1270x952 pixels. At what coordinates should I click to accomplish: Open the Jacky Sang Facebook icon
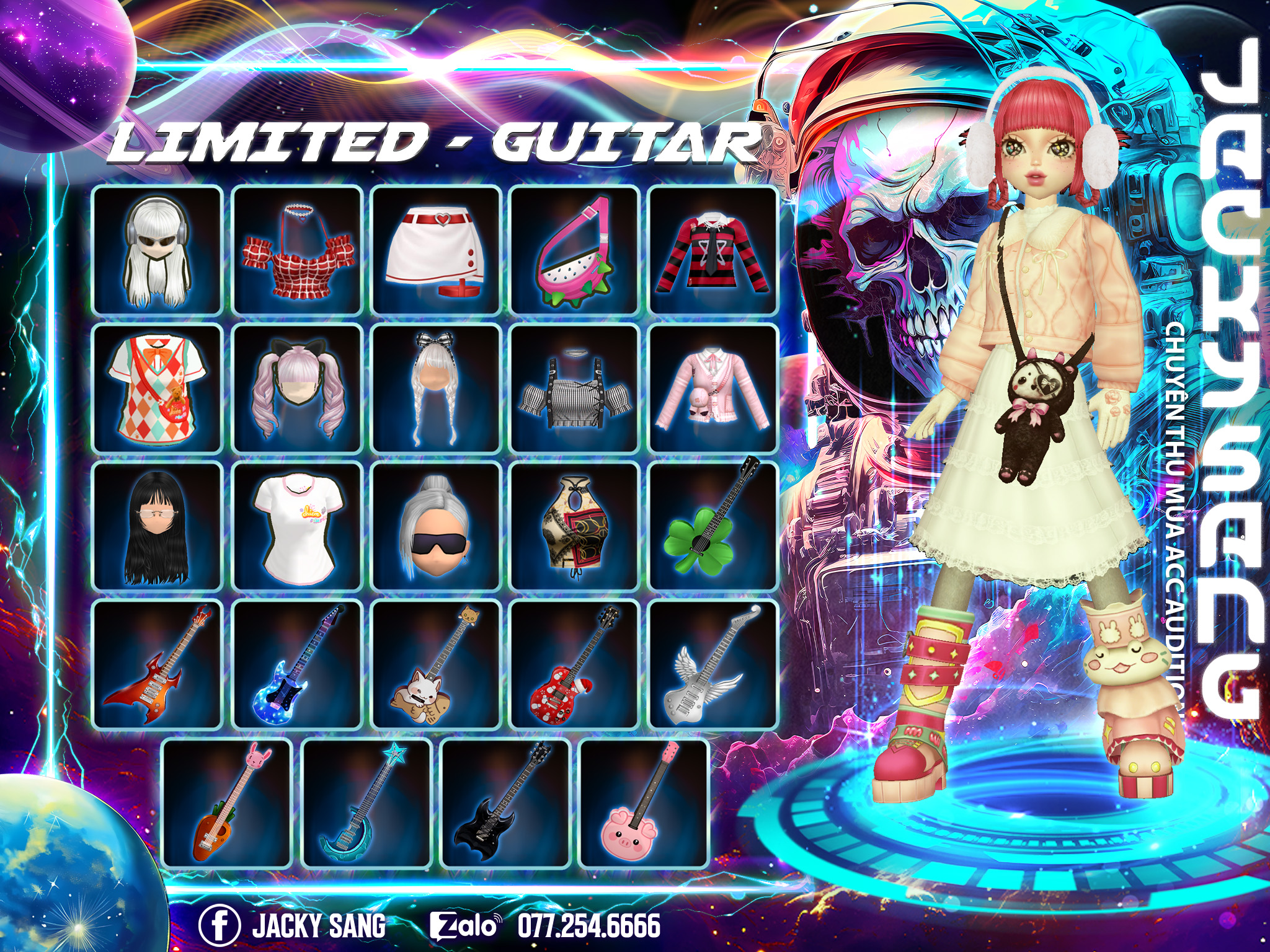click(219, 925)
